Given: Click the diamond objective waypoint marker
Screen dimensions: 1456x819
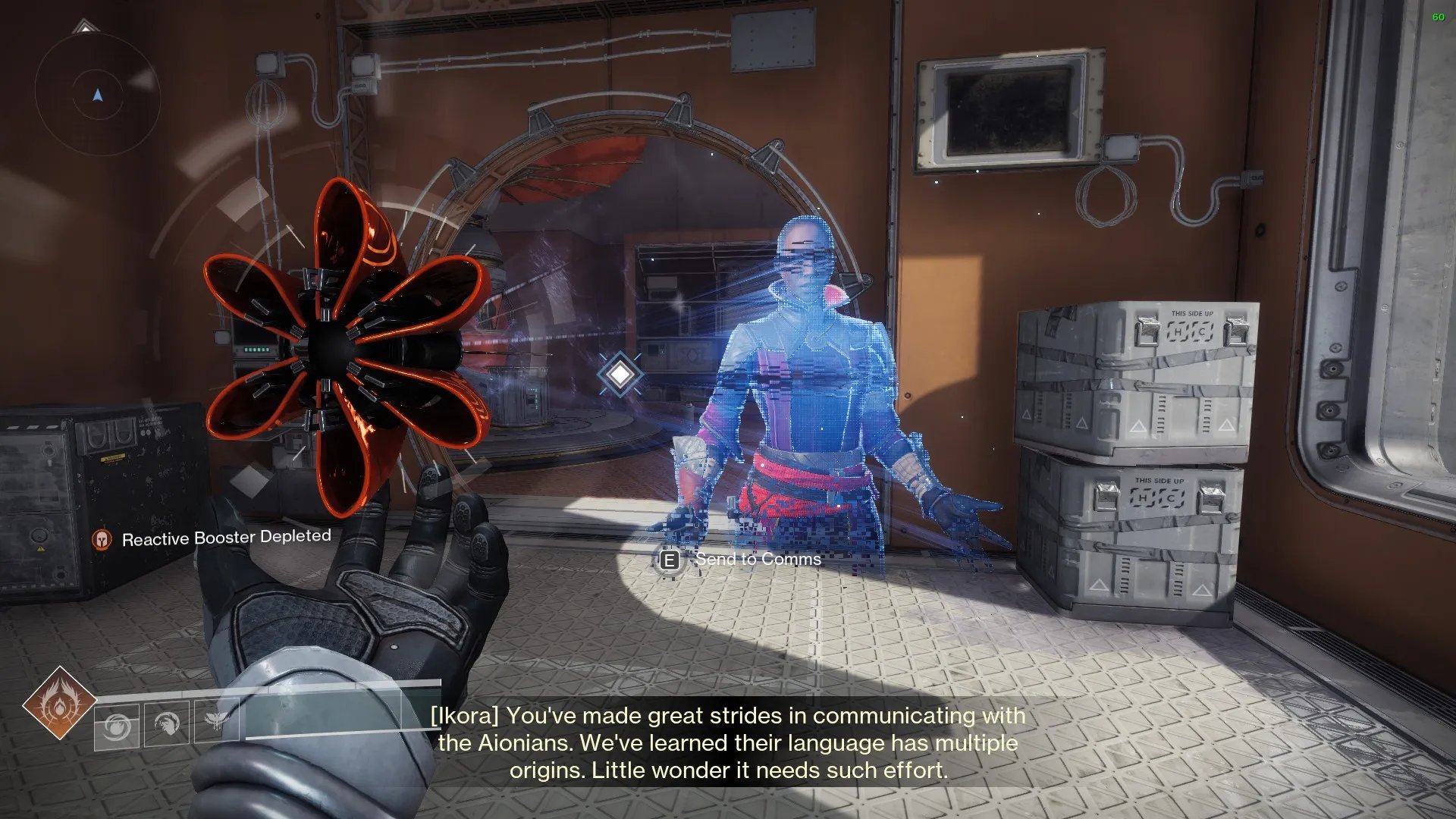Looking at the screenshot, I should point(620,373).
